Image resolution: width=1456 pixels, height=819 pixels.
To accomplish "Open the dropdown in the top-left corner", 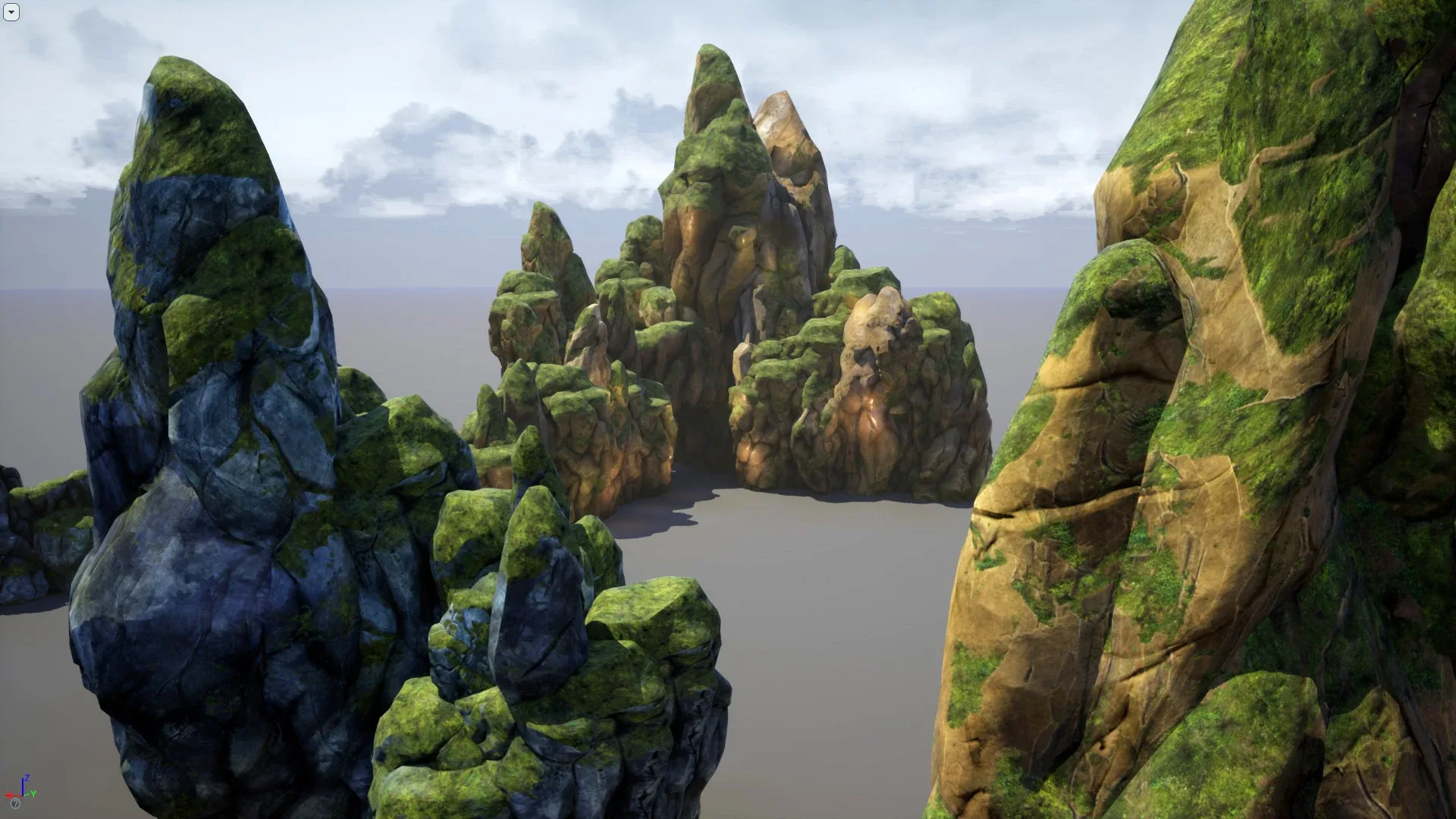I will (x=12, y=12).
